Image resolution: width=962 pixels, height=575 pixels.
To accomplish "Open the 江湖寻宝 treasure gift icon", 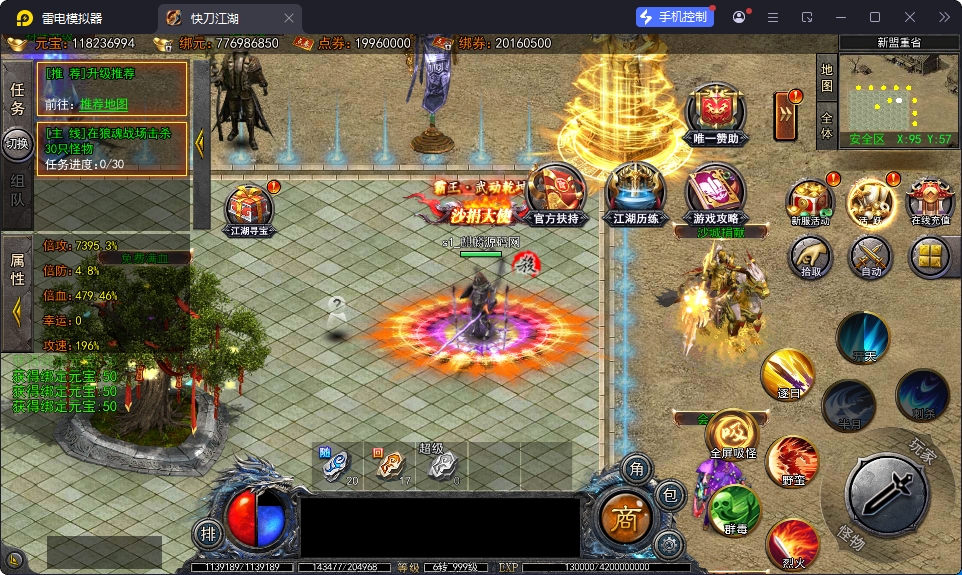I will tap(250, 206).
